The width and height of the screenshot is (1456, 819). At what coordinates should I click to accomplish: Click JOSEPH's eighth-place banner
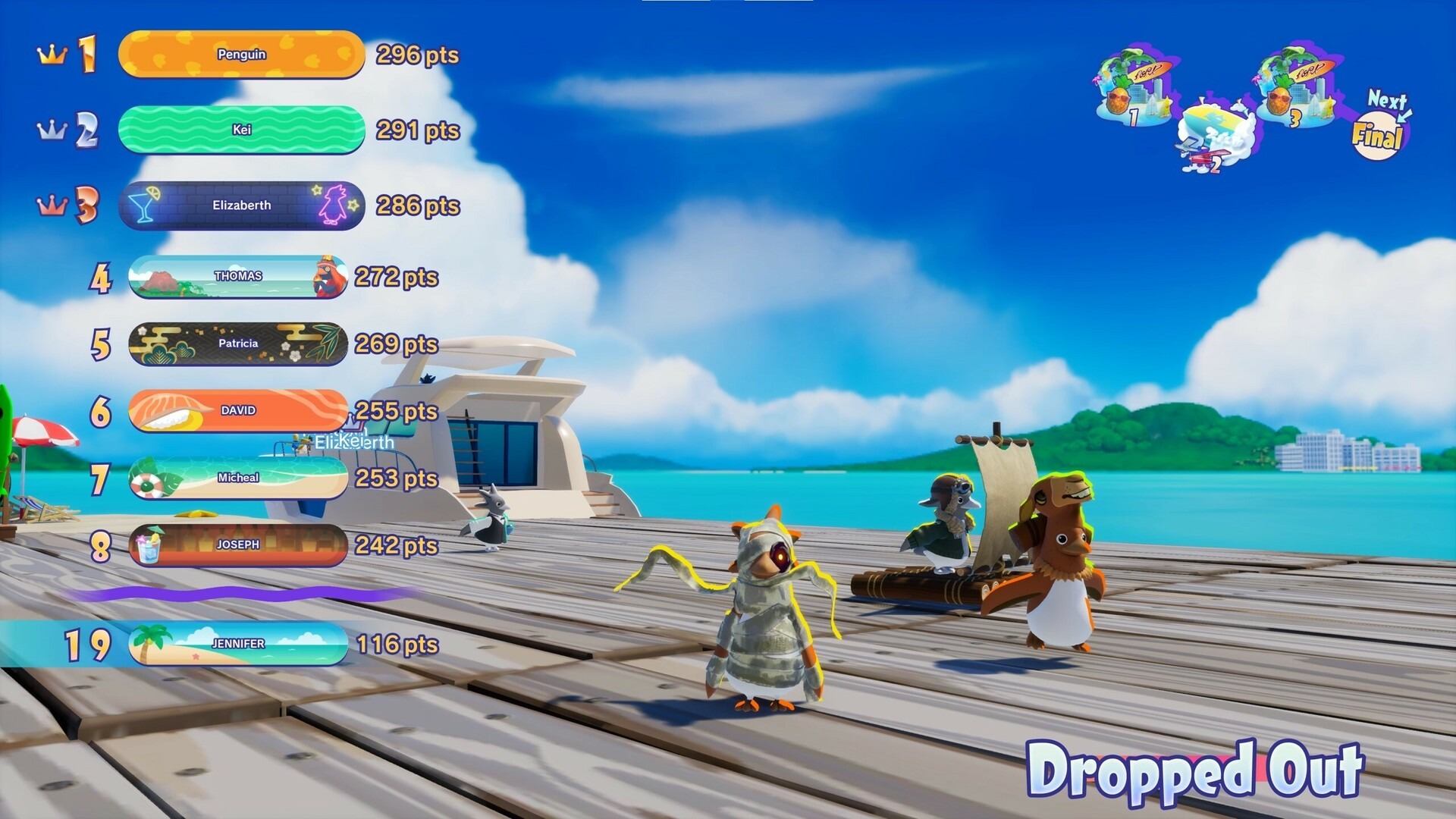point(238,545)
